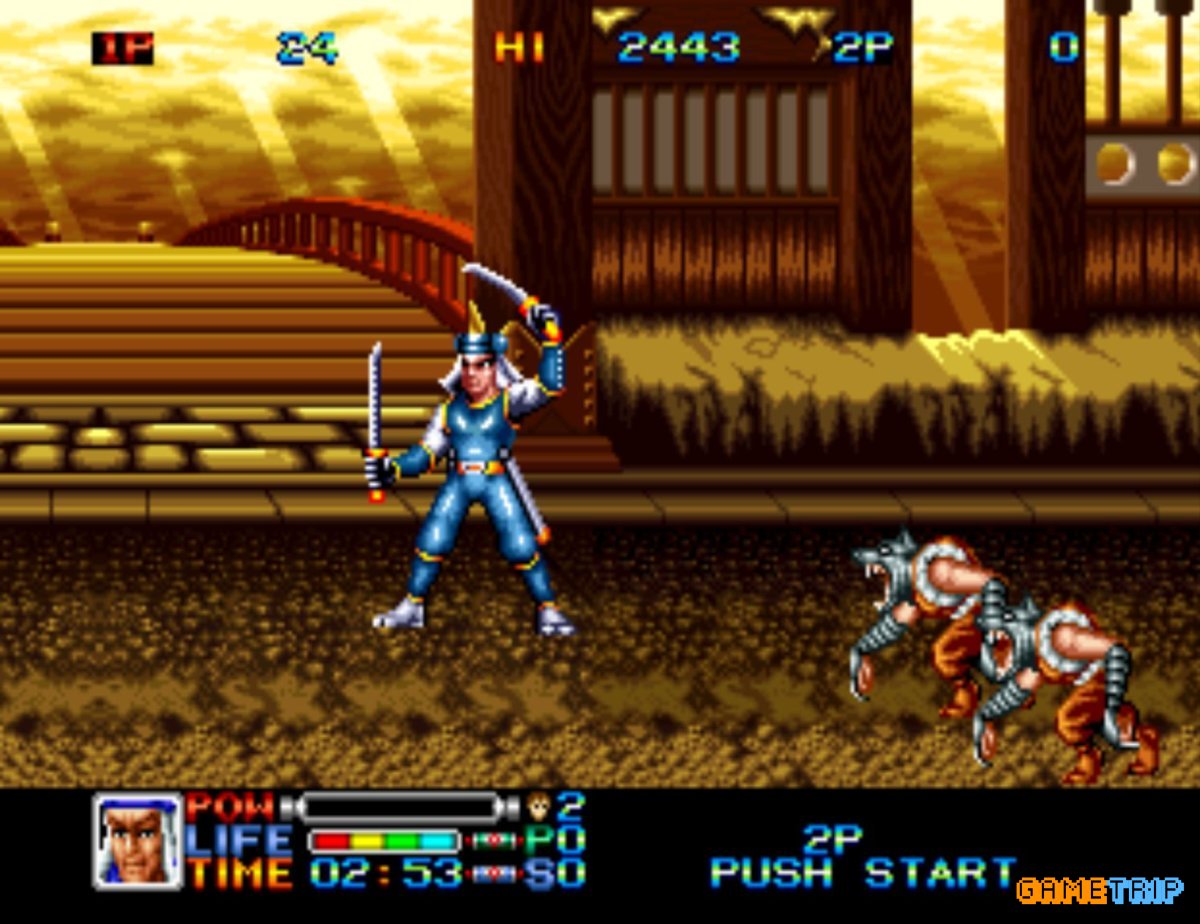1200x924 pixels.
Task: Click the player character portrait
Action: click(138, 841)
